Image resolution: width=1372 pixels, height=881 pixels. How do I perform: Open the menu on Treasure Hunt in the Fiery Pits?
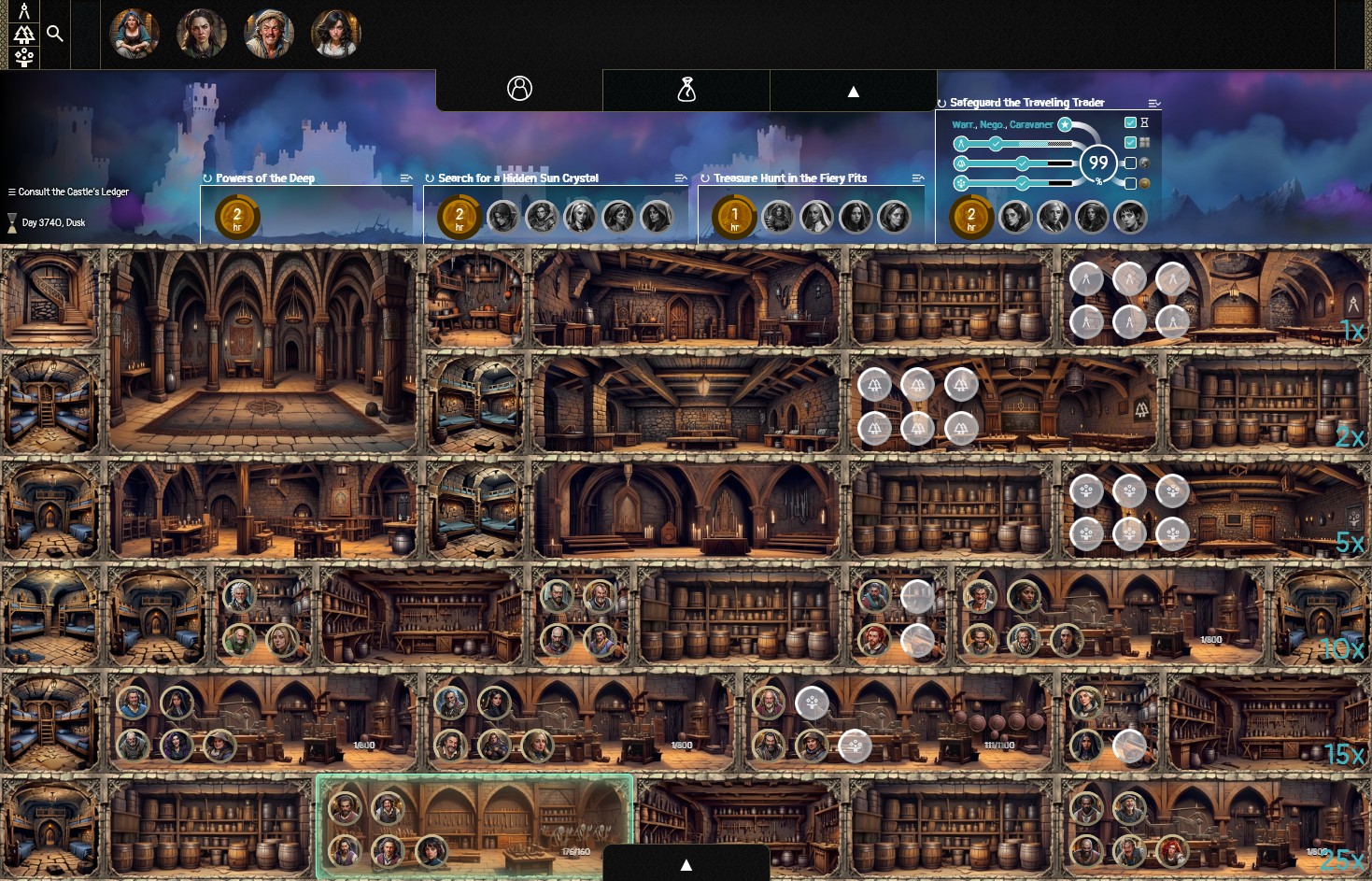[x=917, y=178]
